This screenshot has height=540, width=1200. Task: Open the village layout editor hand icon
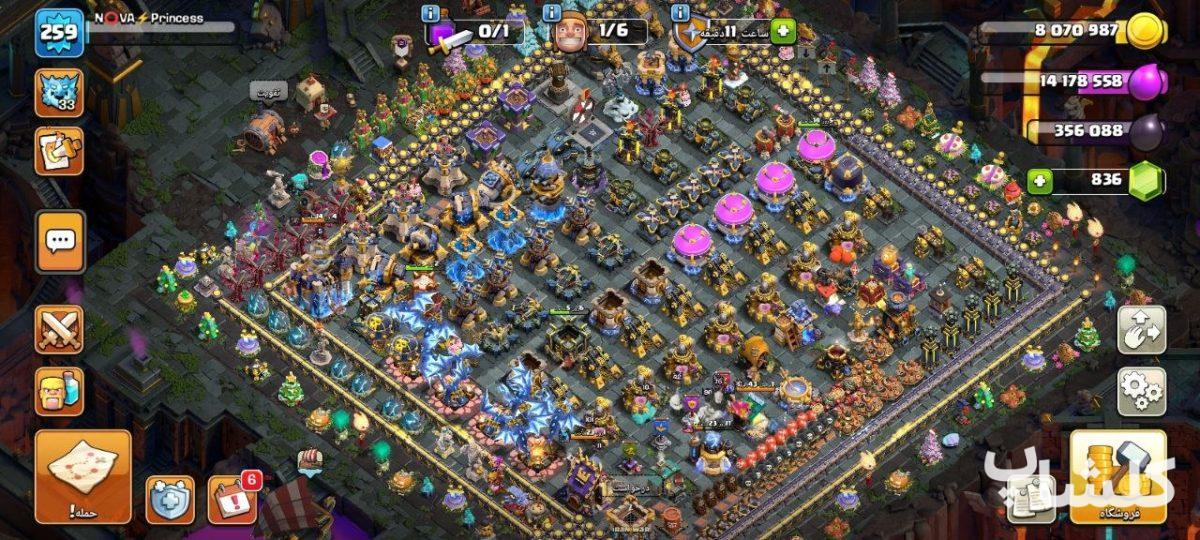pos(1141,330)
